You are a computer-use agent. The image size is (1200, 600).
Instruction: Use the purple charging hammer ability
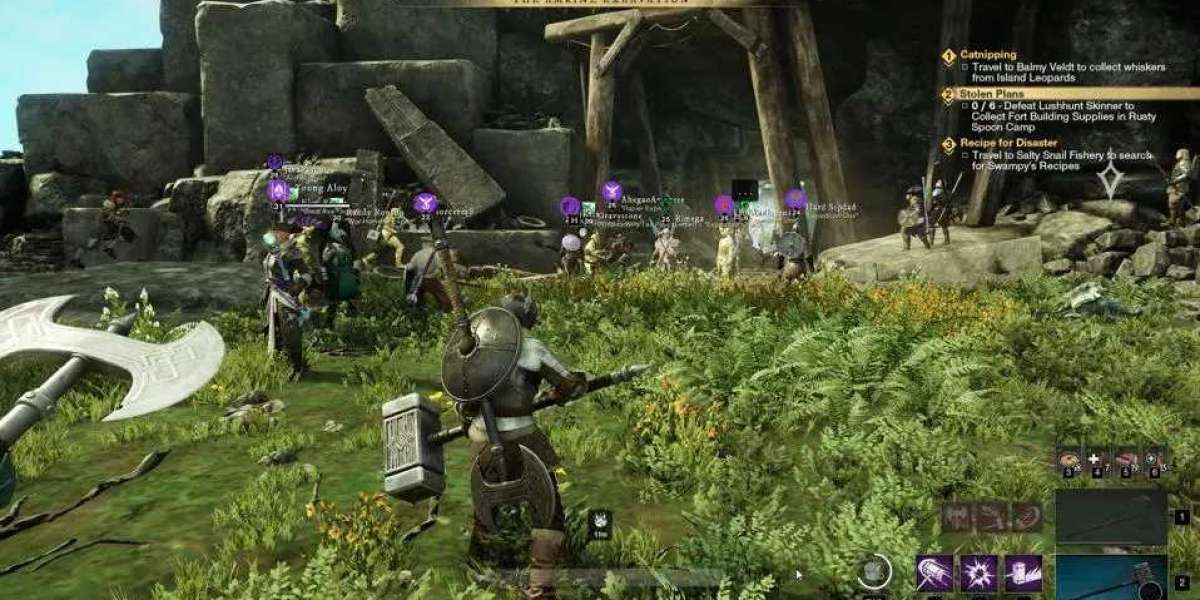click(x=1022, y=573)
